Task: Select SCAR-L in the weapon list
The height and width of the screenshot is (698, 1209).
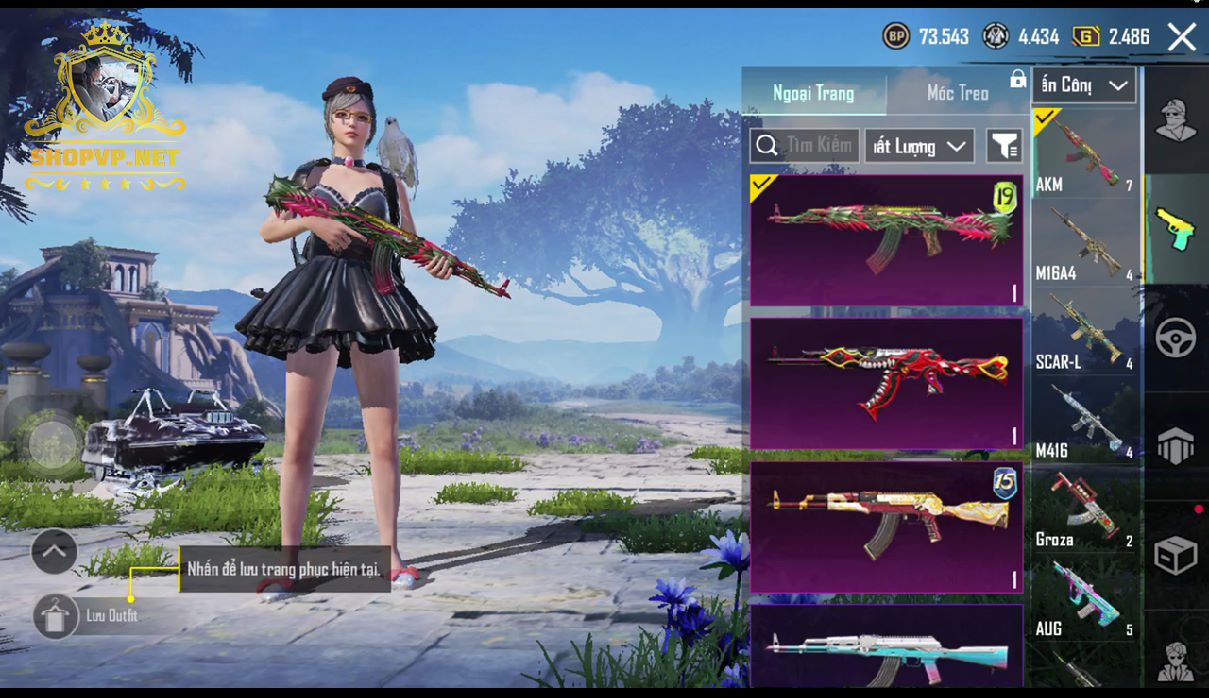Action: tap(1085, 330)
